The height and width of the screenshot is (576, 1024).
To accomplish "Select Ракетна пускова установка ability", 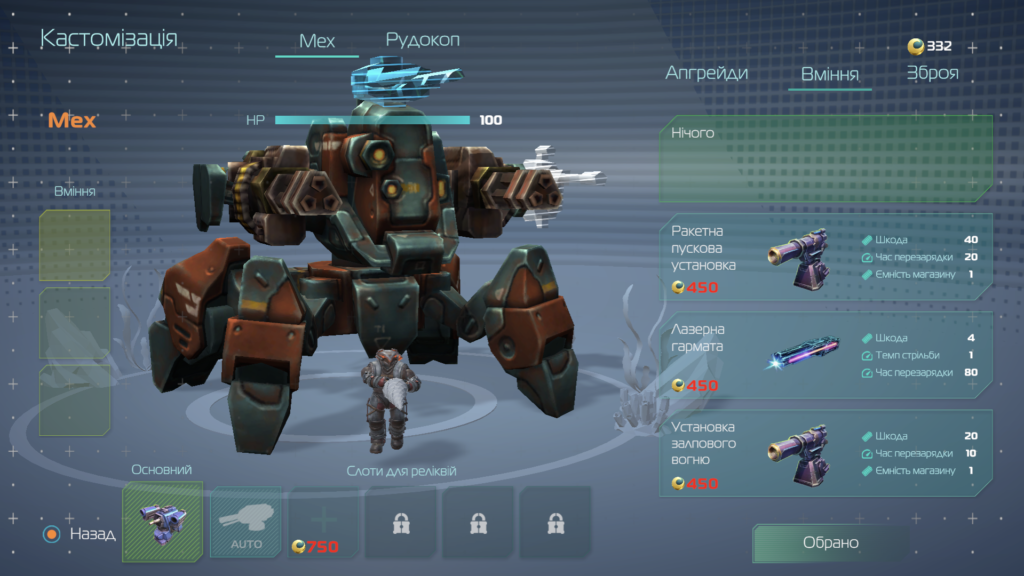I will tap(826, 256).
